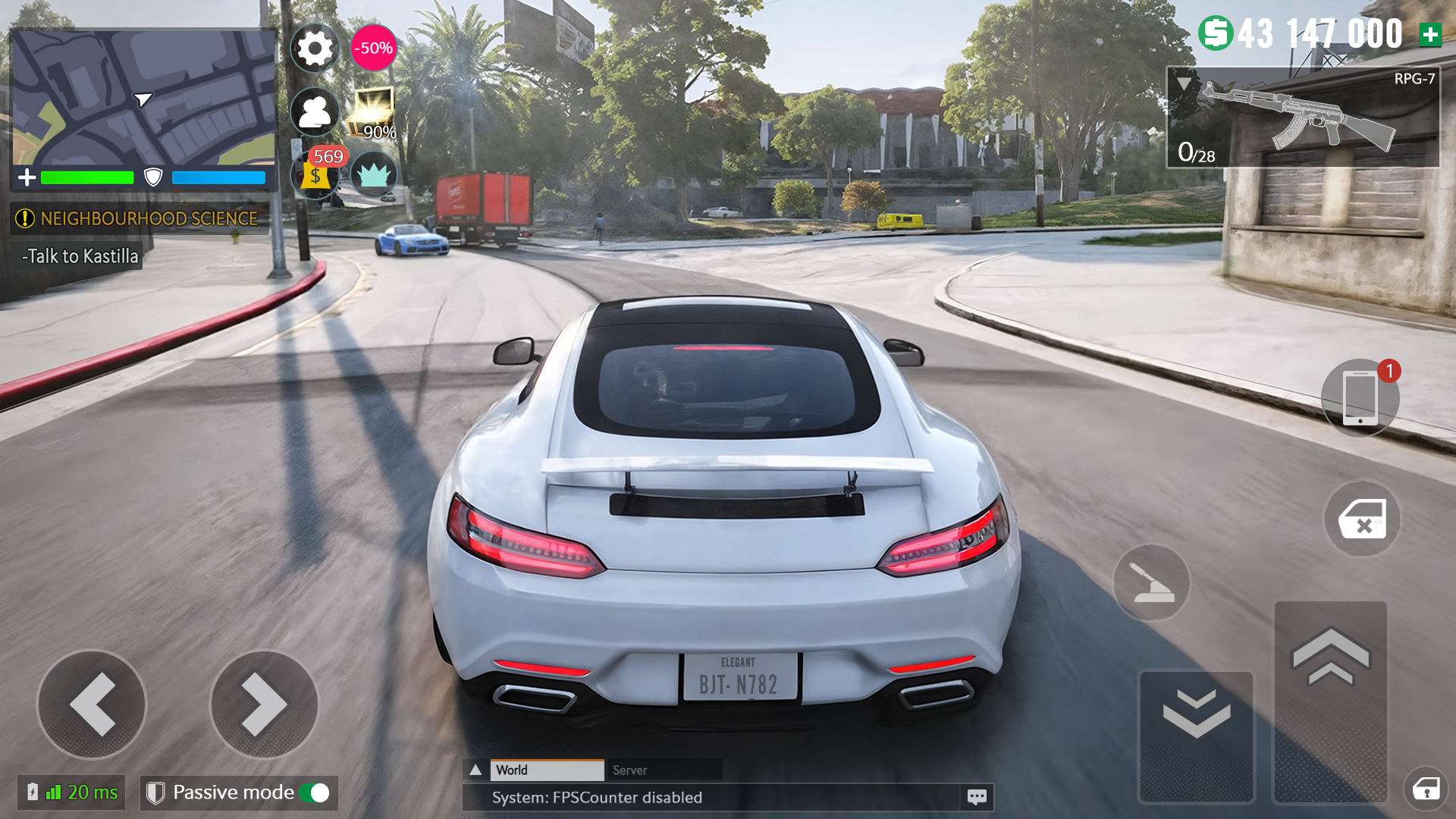
Task: Engage the handbrake icon
Action: pos(1151,582)
